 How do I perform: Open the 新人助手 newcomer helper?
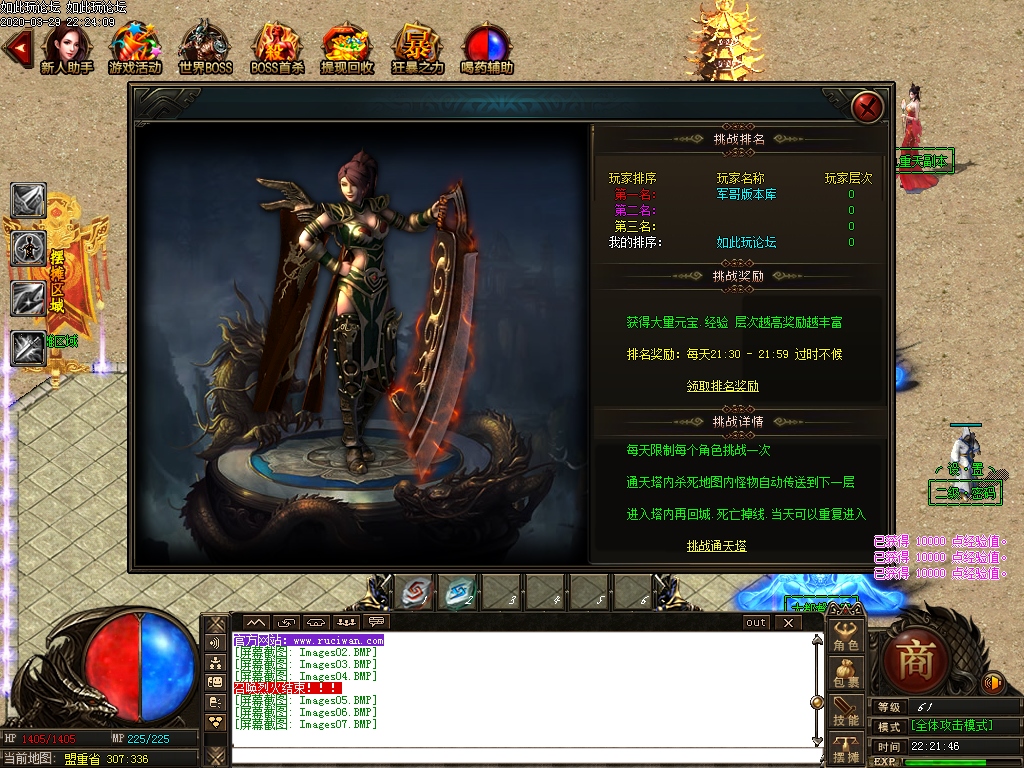pyautogui.click(x=66, y=47)
